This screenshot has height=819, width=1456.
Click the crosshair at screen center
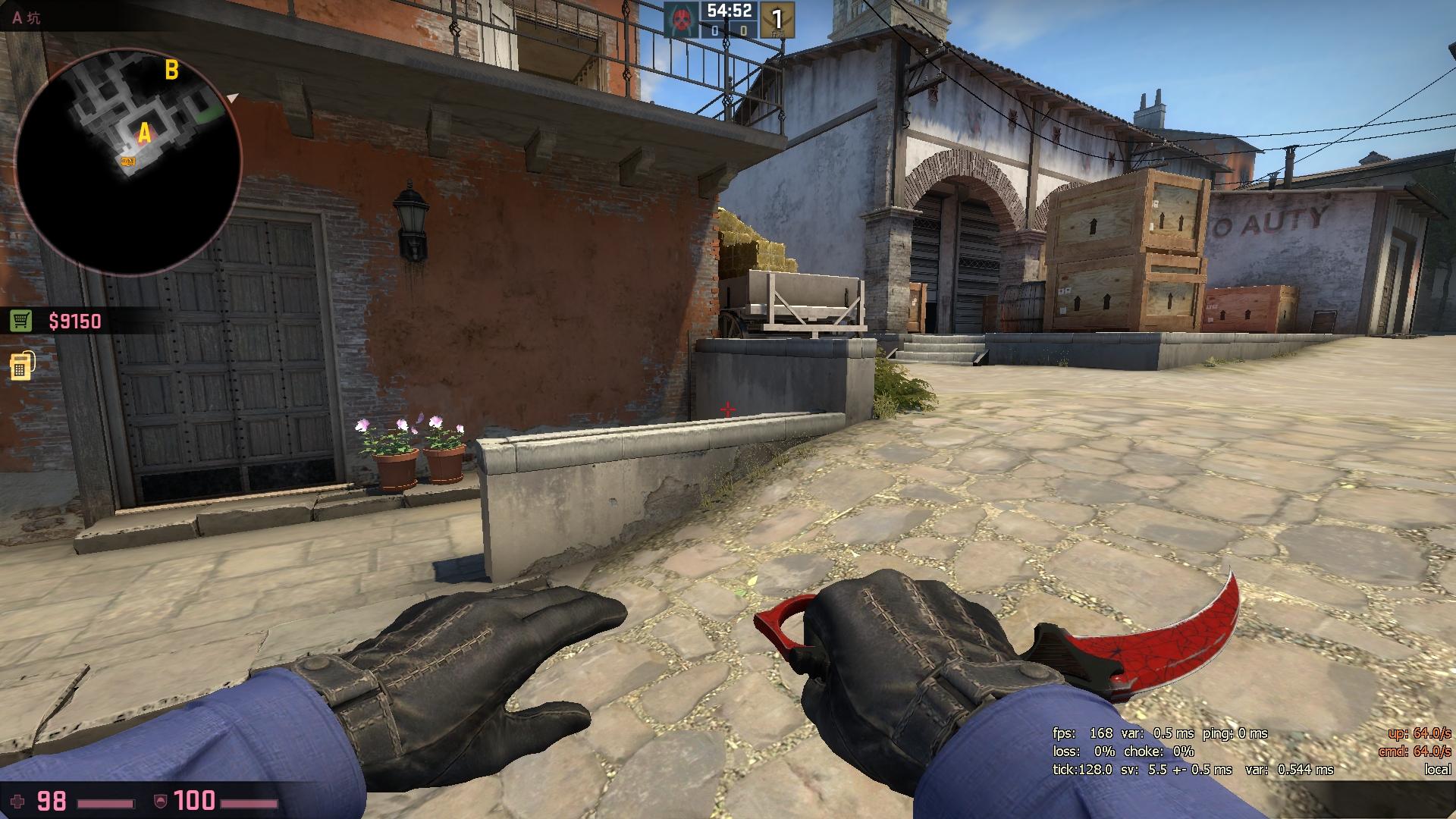[728, 409]
